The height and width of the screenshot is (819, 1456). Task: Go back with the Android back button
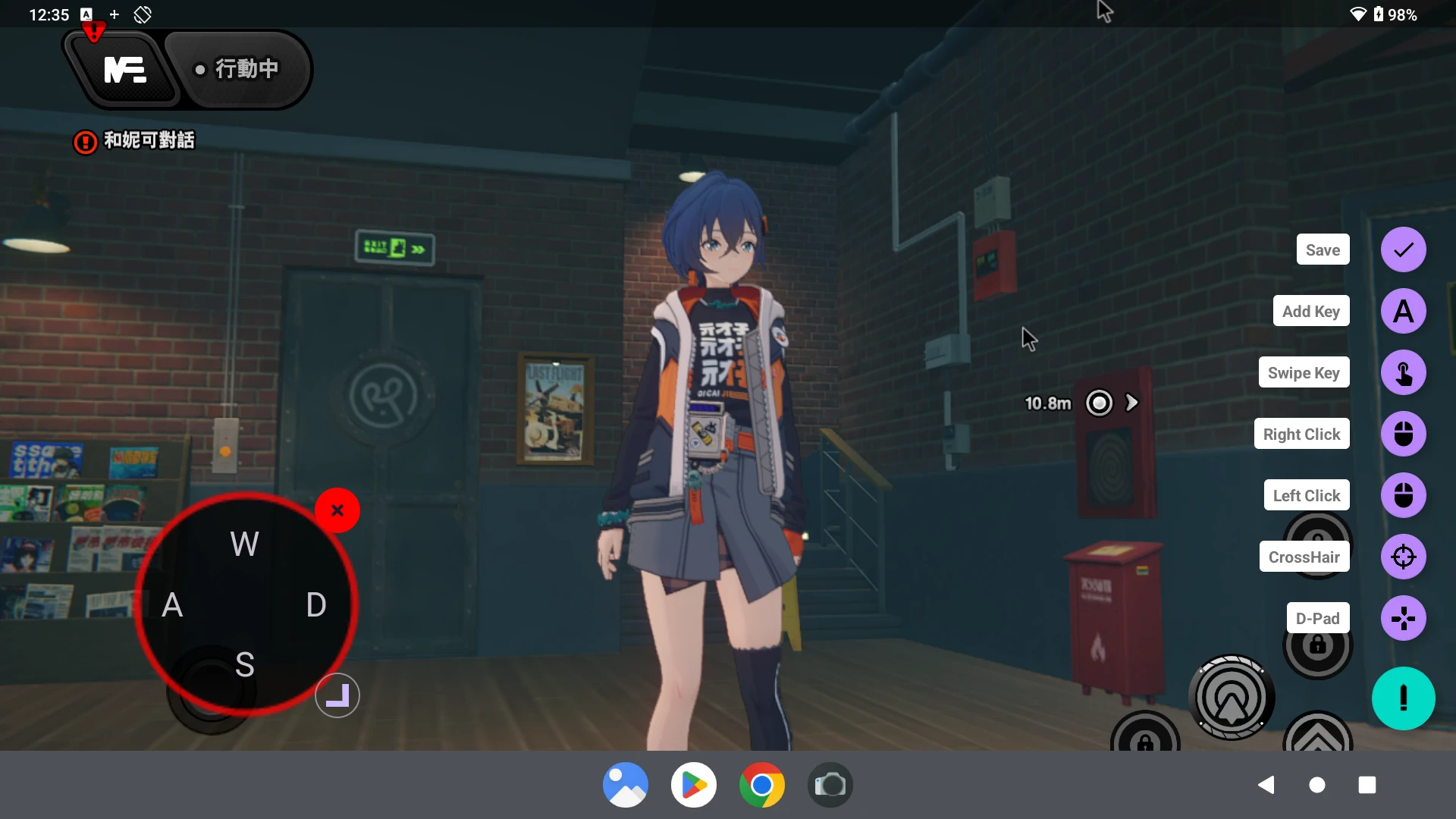(x=1266, y=785)
